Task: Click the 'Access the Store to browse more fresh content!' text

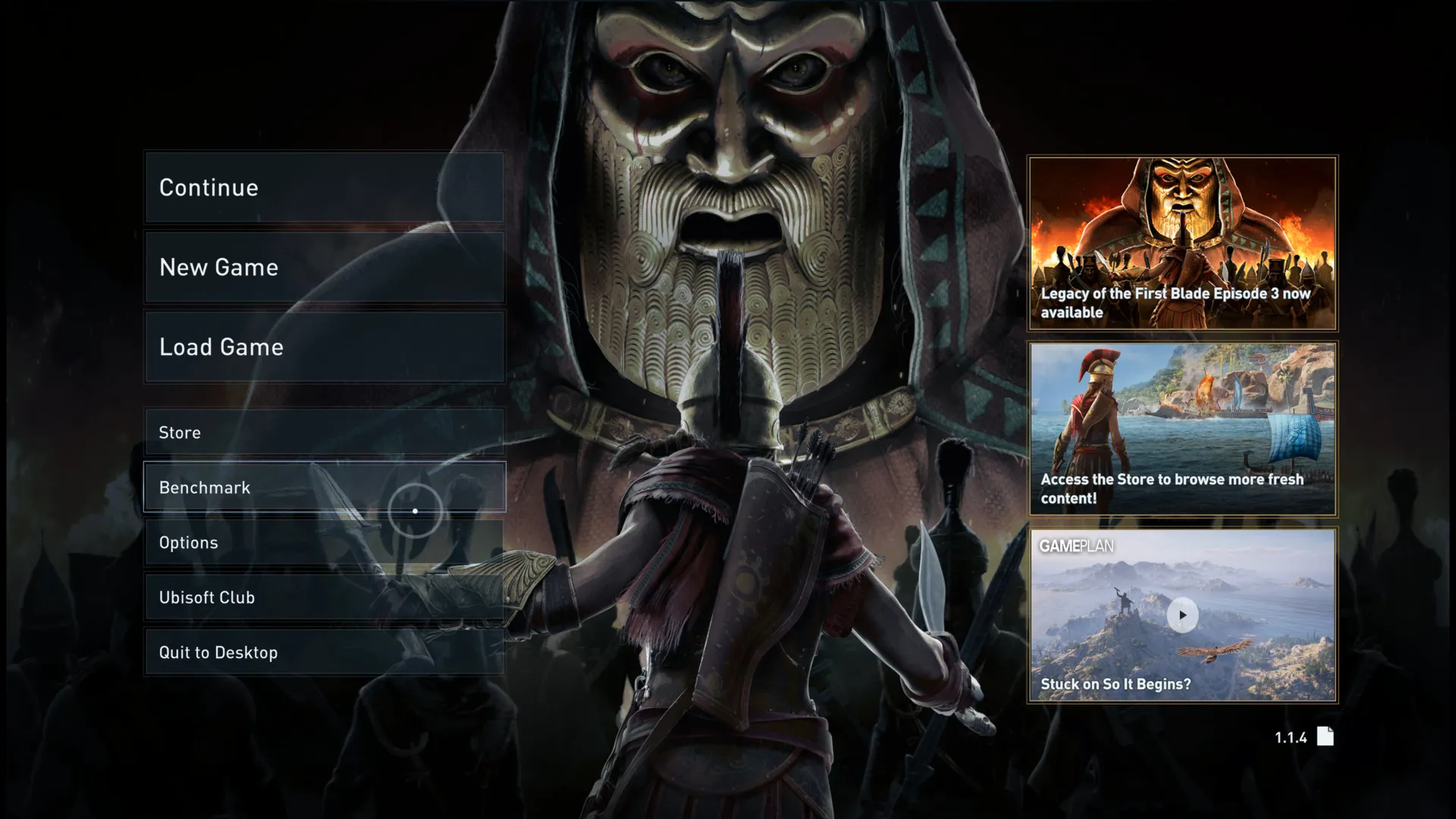Action: point(1170,489)
